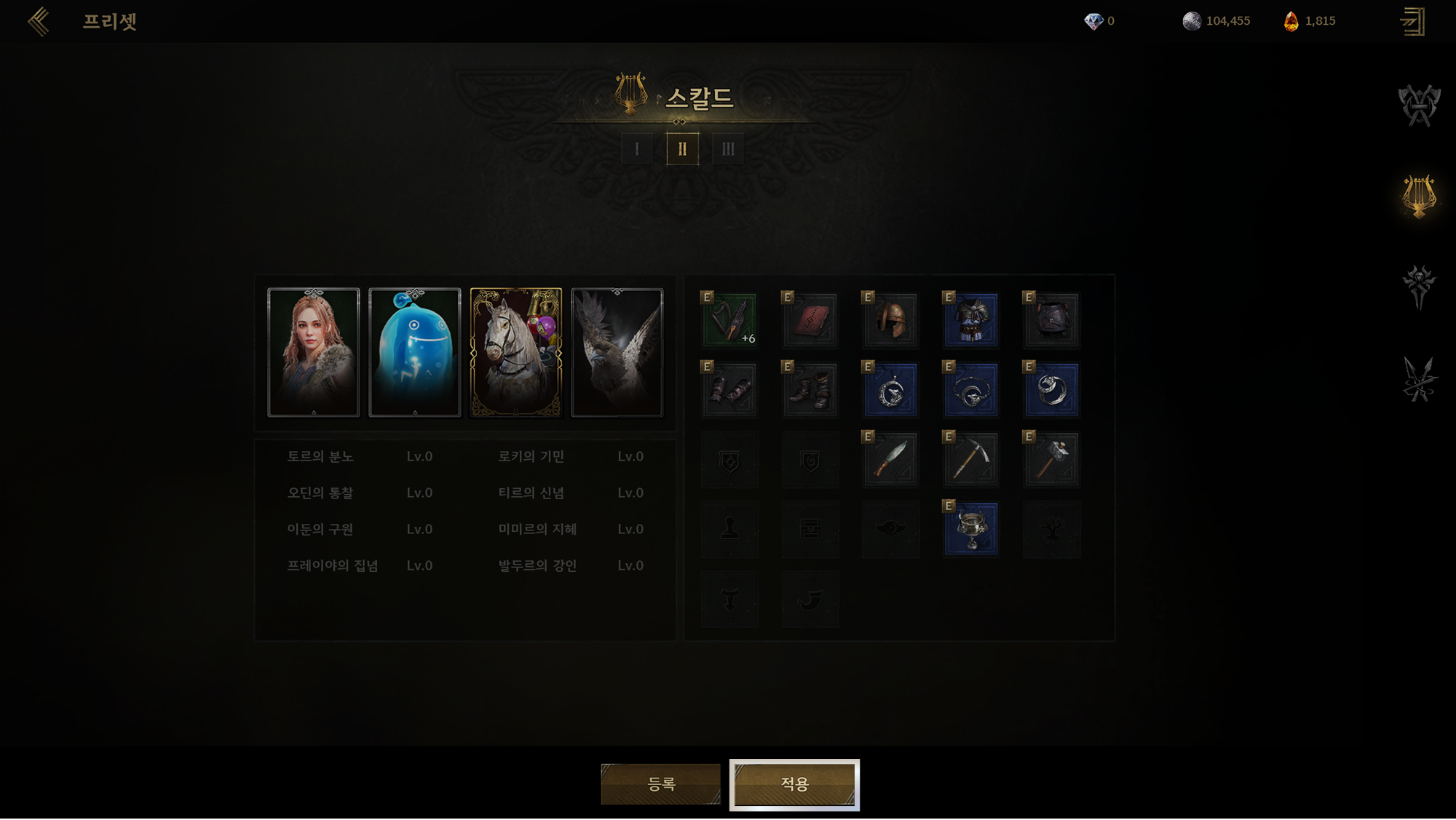
Task: Select the dark winged creature card
Action: click(x=617, y=352)
